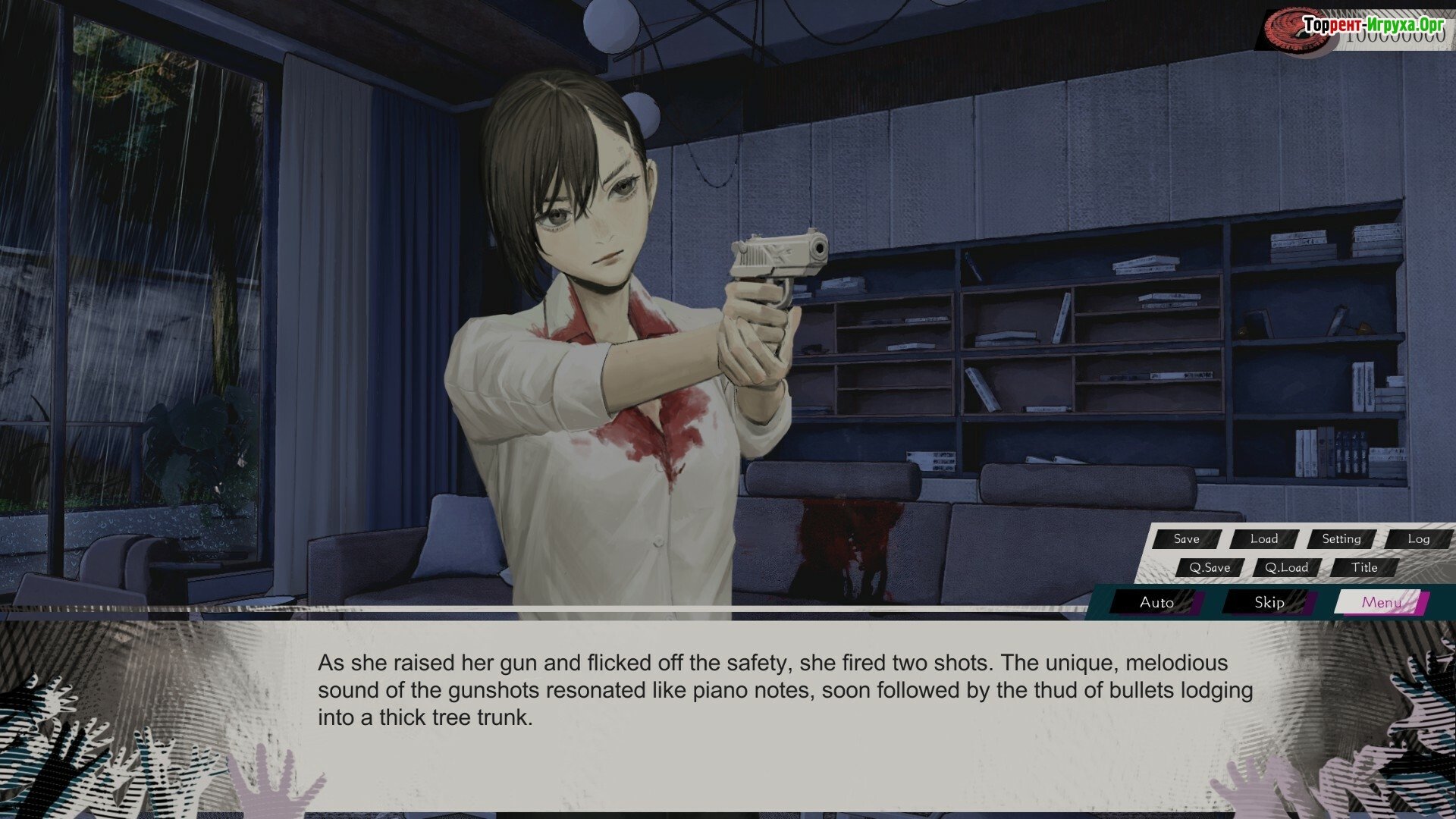Open the Save menu
Image resolution: width=1456 pixels, height=819 pixels.
pos(1187,539)
